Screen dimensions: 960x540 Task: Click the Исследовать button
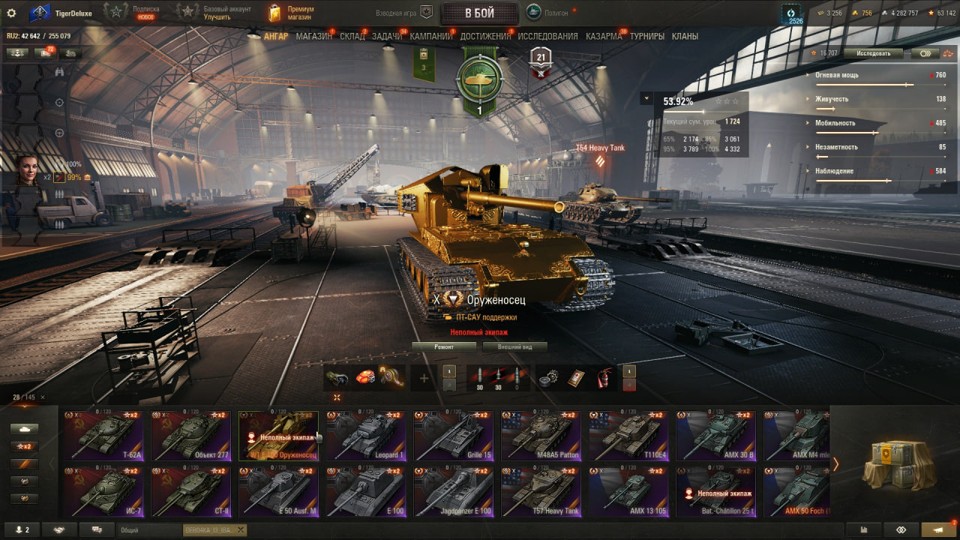point(872,53)
